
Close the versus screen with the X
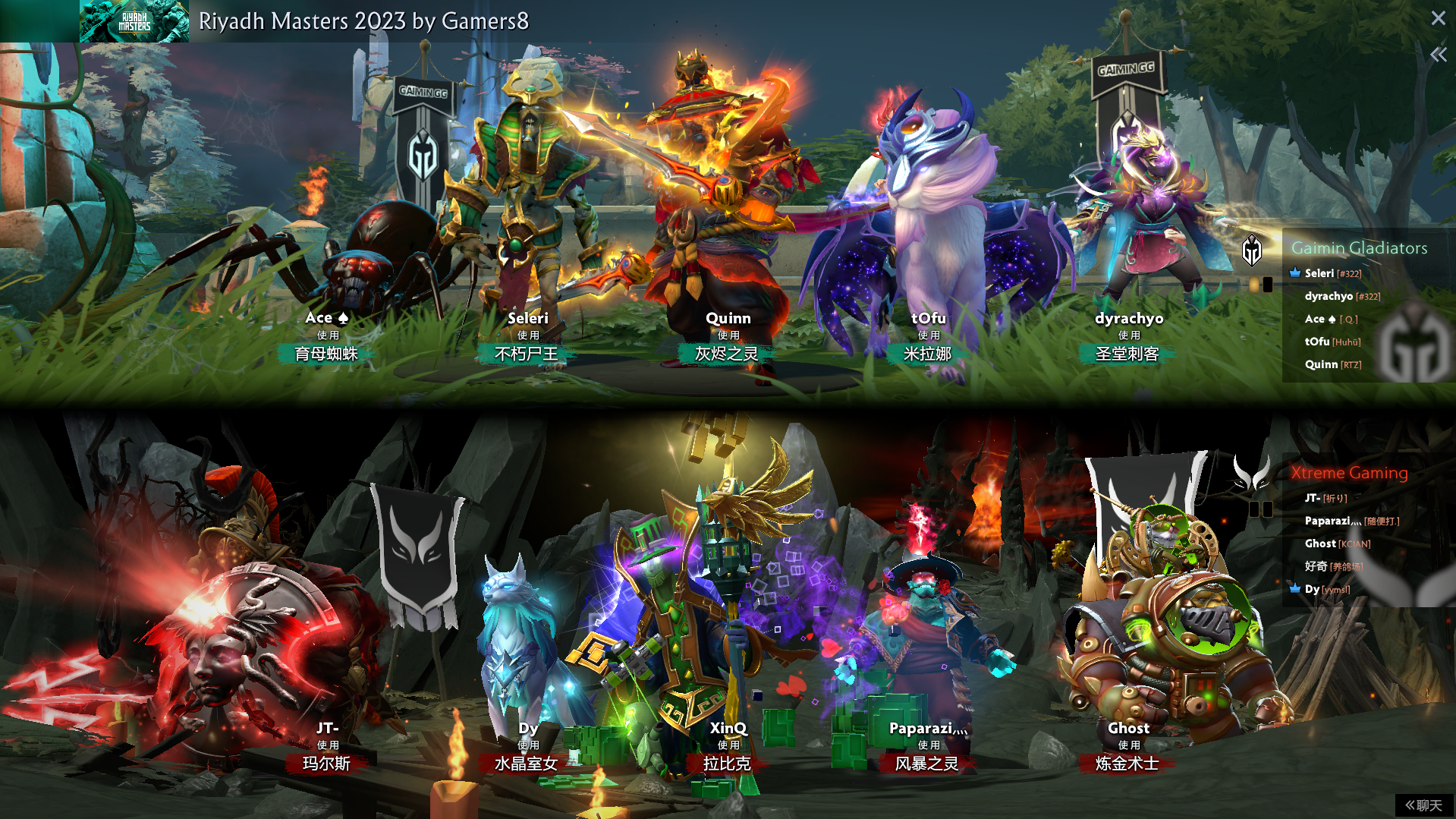(1438, 18)
